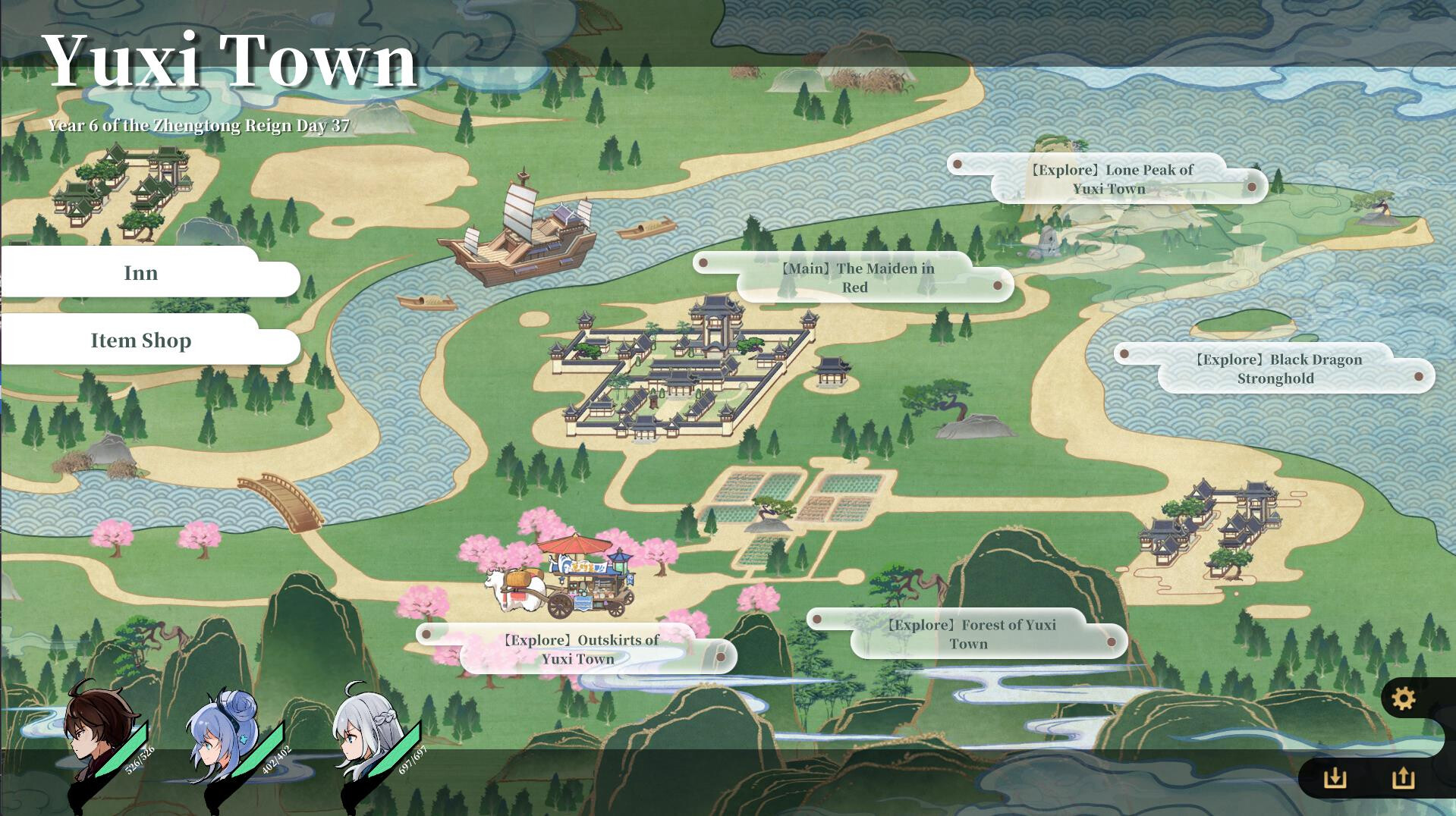Select 【Explore】 Black Dragon Stronghold
This screenshot has height=816, width=1456.
coord(1278,369)
